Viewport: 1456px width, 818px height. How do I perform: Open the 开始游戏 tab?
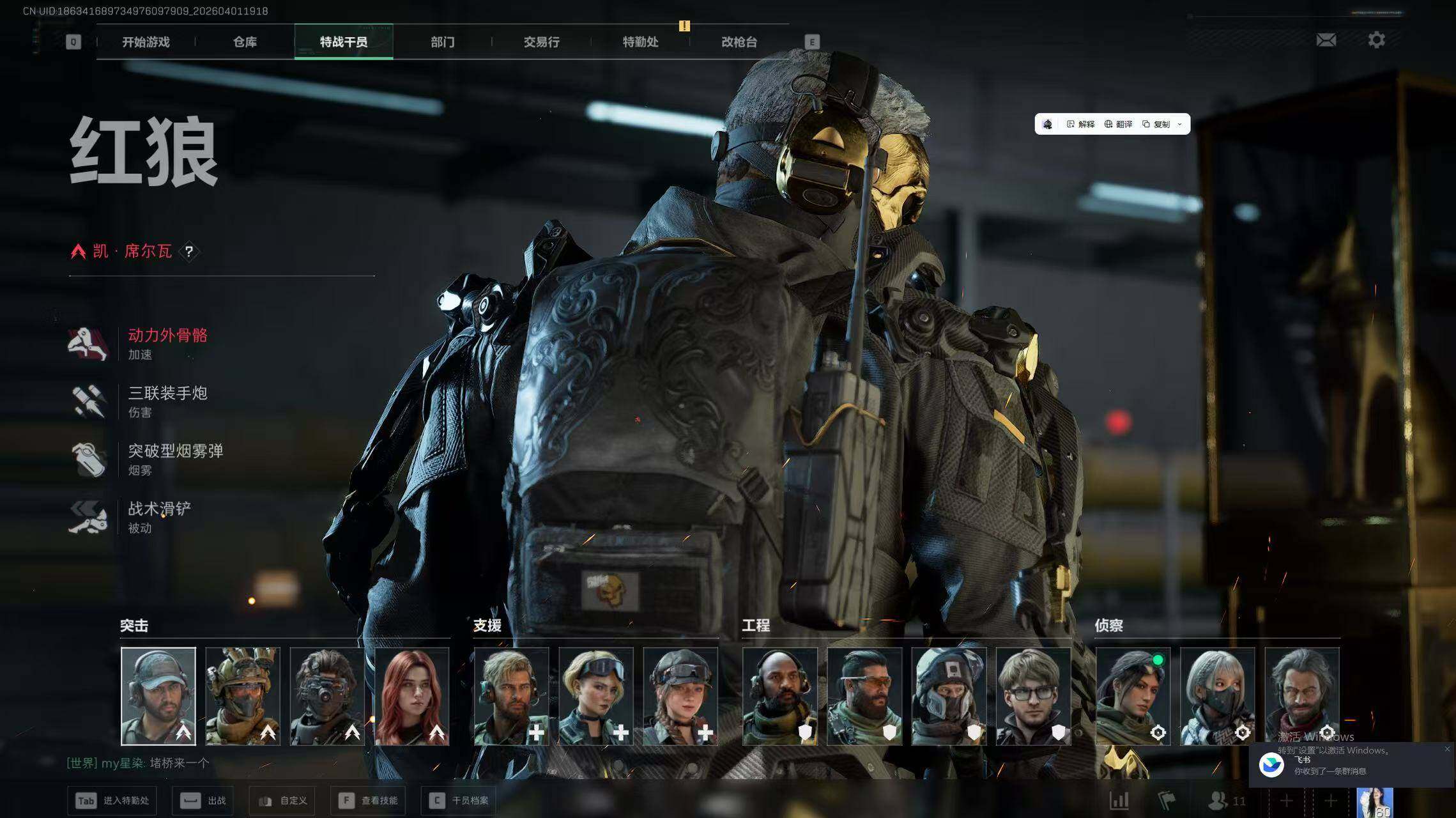(x=146, y=42)
